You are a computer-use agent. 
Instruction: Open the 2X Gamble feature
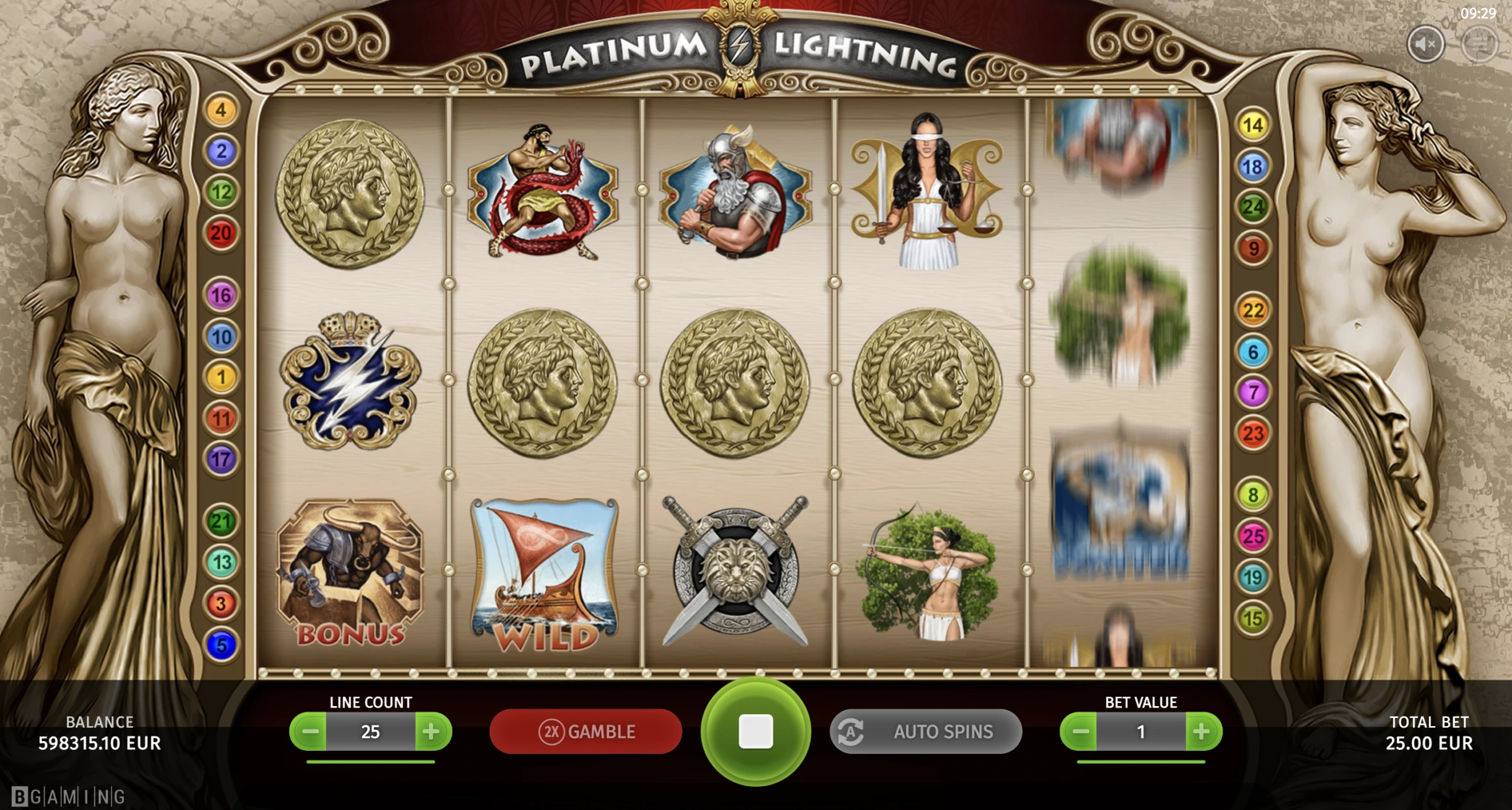pyautogui.click(x=586, y=731)
